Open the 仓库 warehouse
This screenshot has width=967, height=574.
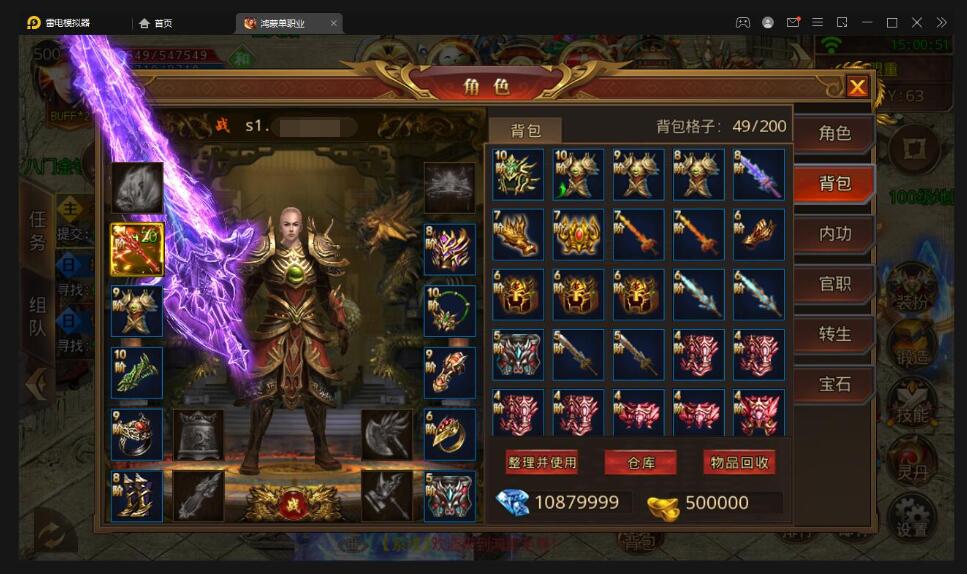(x=640, y=462)
